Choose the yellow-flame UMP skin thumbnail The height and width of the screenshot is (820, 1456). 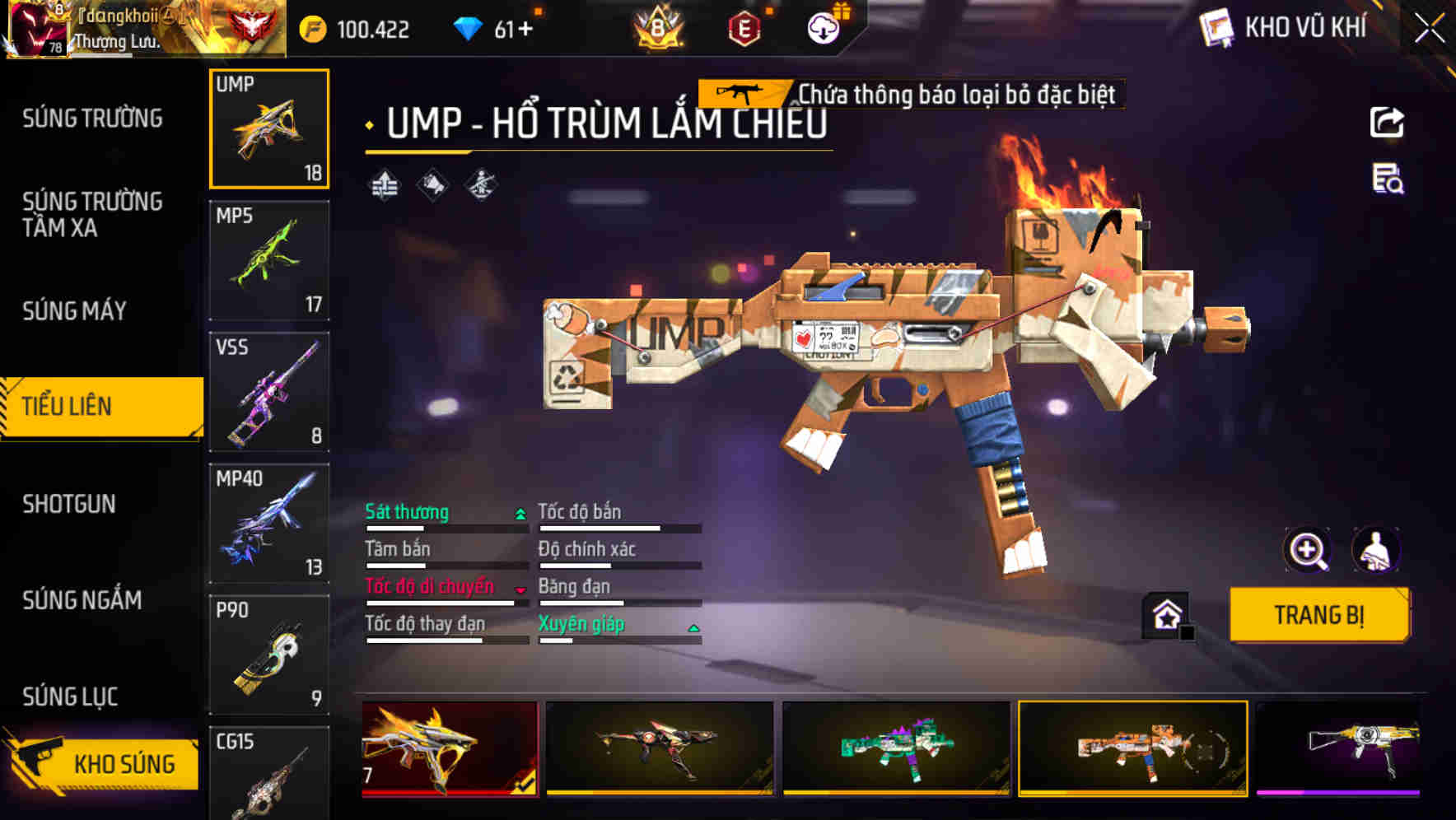point(450,748)
